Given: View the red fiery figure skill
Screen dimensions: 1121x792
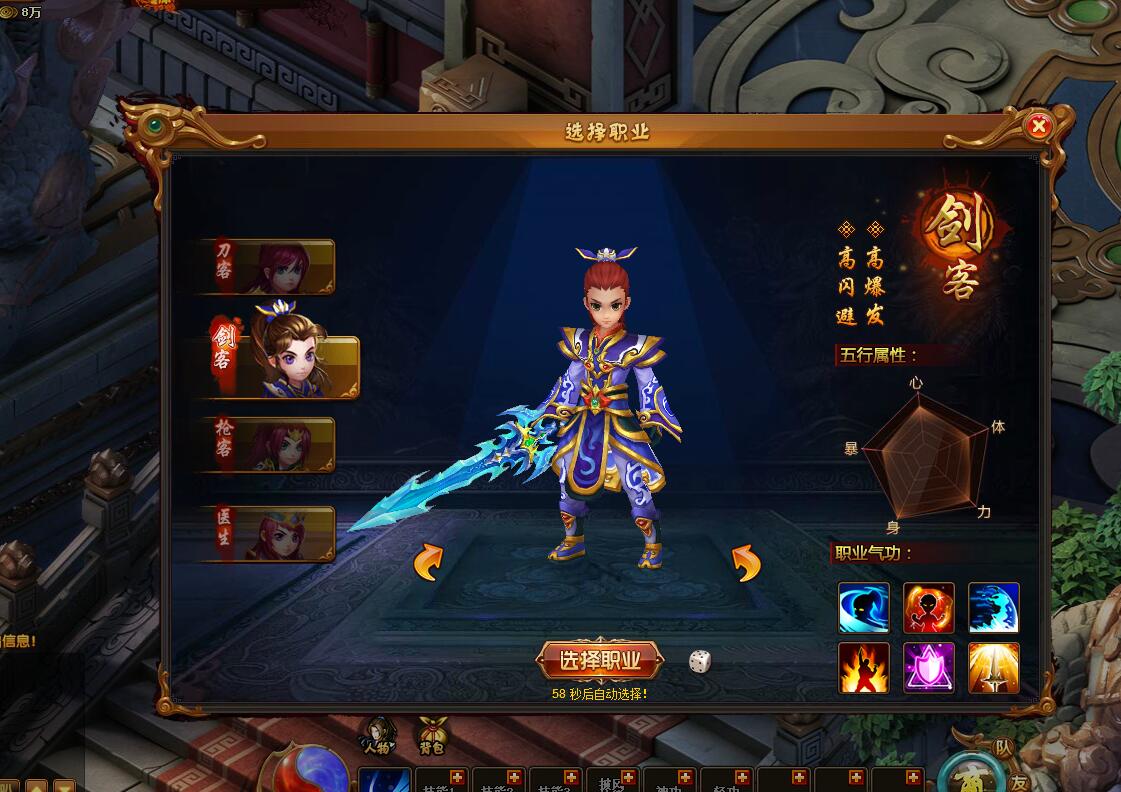Looking at the screenshot, I should 929,608.
